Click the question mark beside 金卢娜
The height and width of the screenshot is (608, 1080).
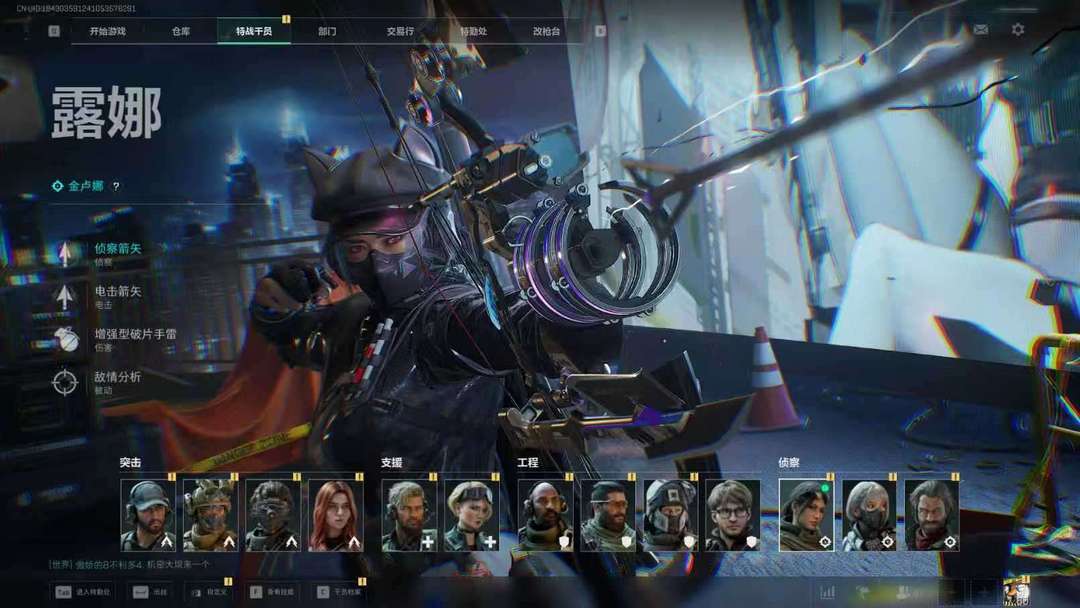point(116,186)
